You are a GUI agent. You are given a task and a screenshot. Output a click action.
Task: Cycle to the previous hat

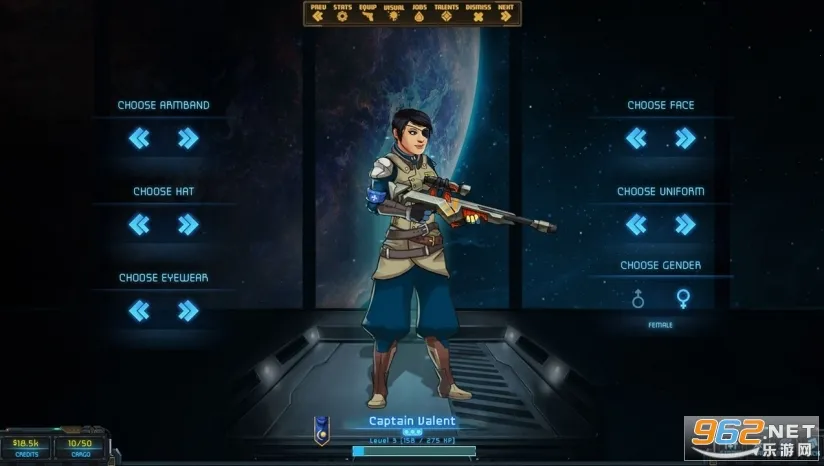click(139, 225)
